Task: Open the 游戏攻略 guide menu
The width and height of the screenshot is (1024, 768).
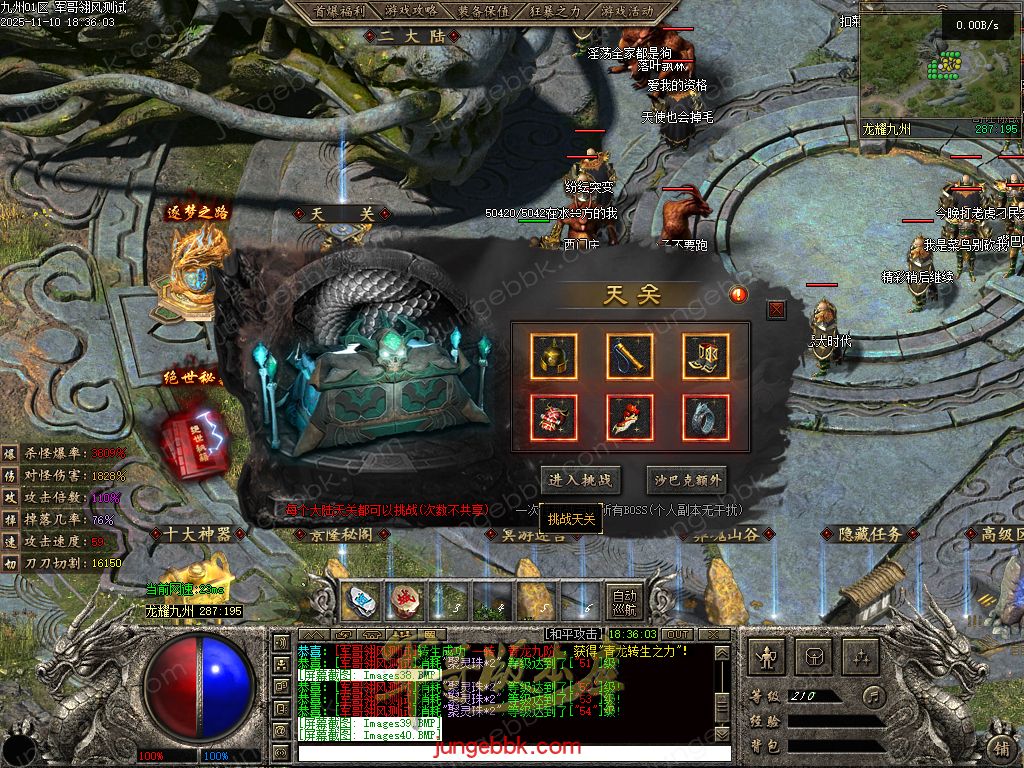Action: 410,11
